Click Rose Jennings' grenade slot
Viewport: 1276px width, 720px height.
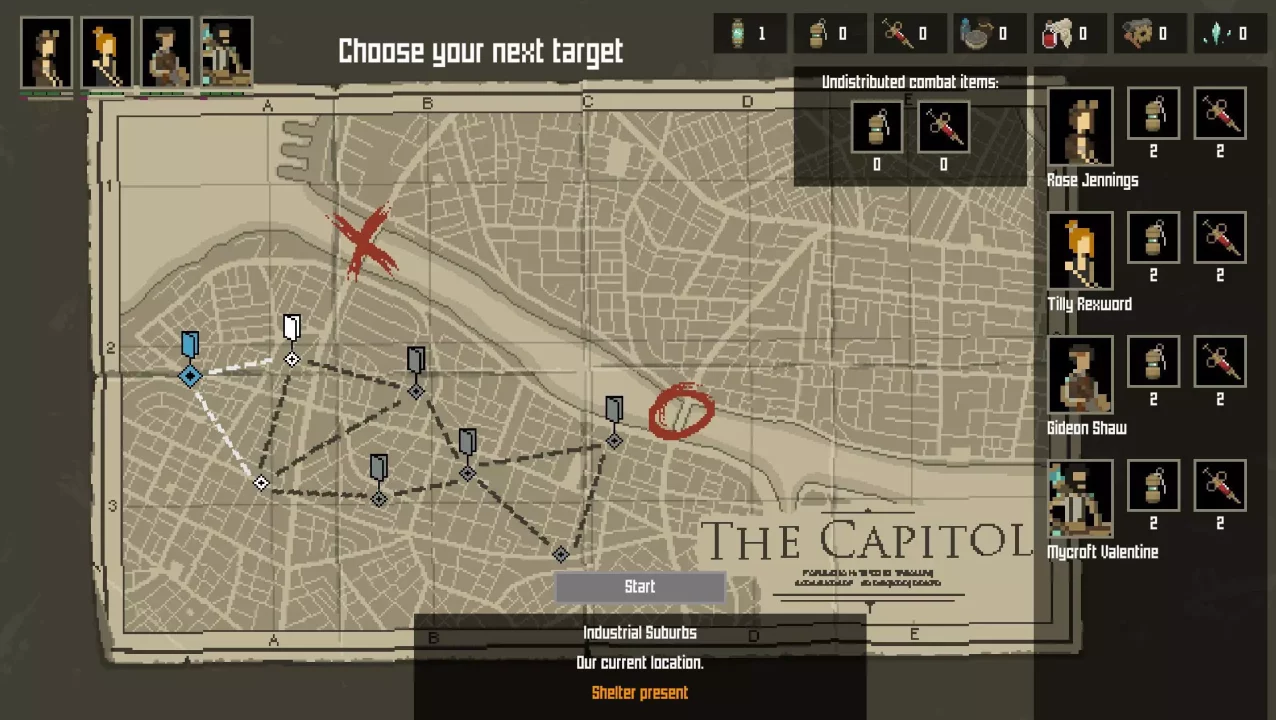[1153, 114]
